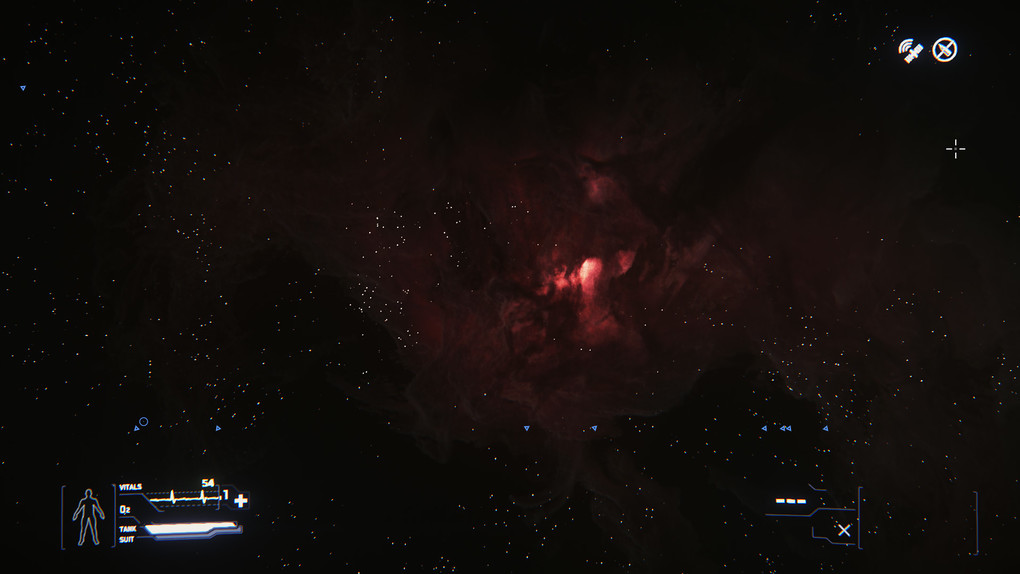Select the X mark in weapon panel

844,530
